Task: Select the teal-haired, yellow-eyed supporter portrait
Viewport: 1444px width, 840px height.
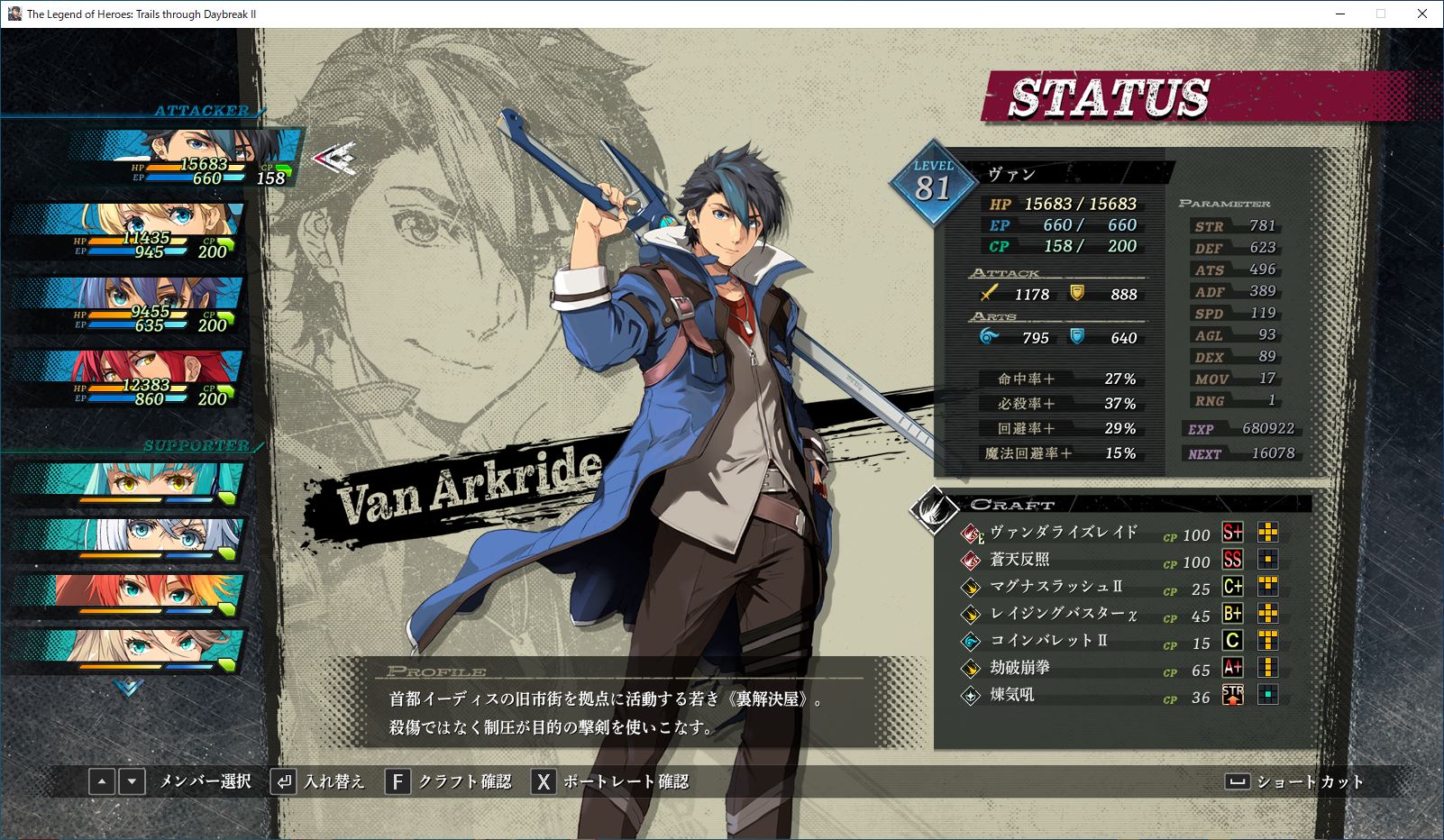Action: 128,482
